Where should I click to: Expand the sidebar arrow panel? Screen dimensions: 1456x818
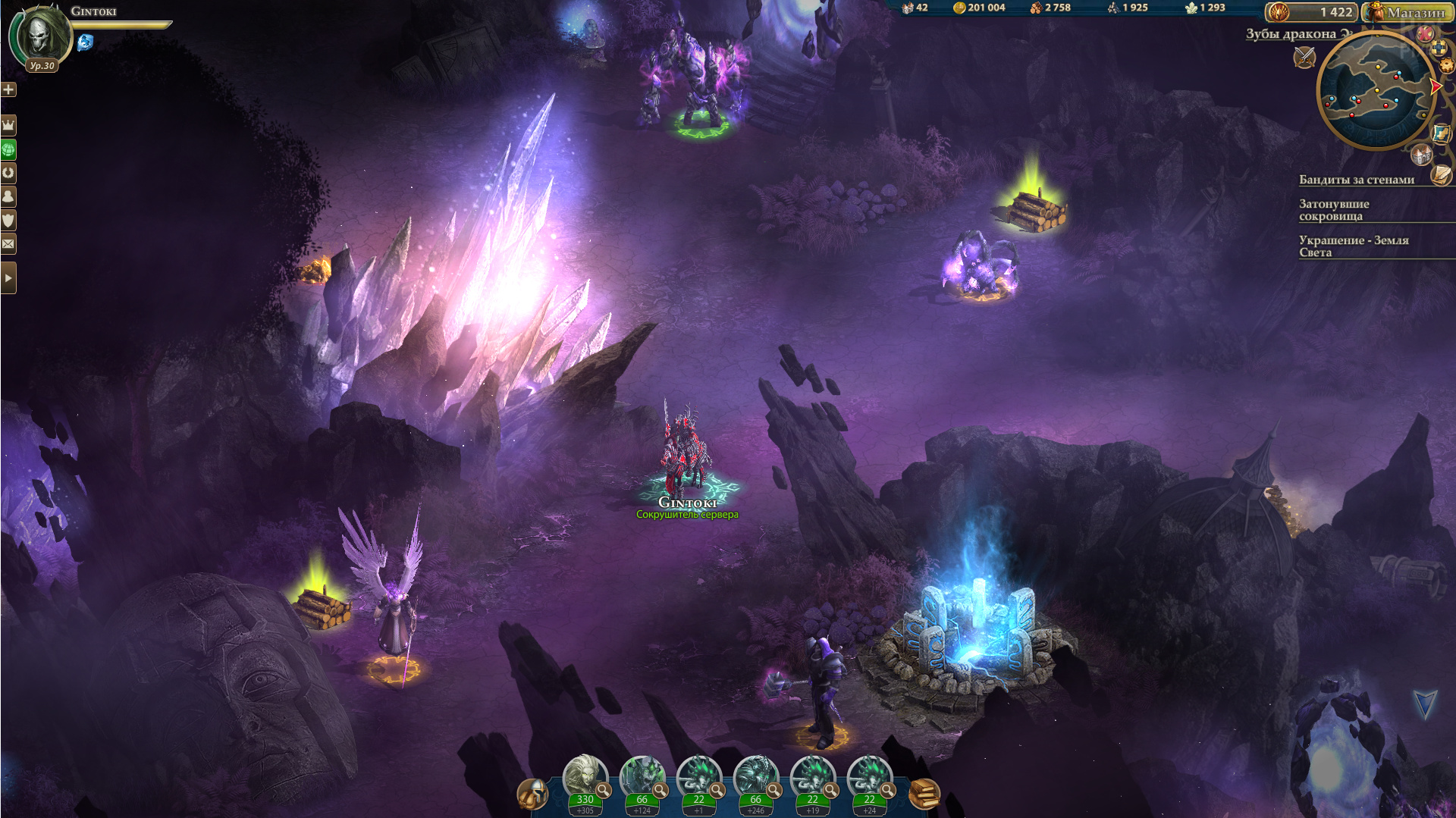(8, 278)
